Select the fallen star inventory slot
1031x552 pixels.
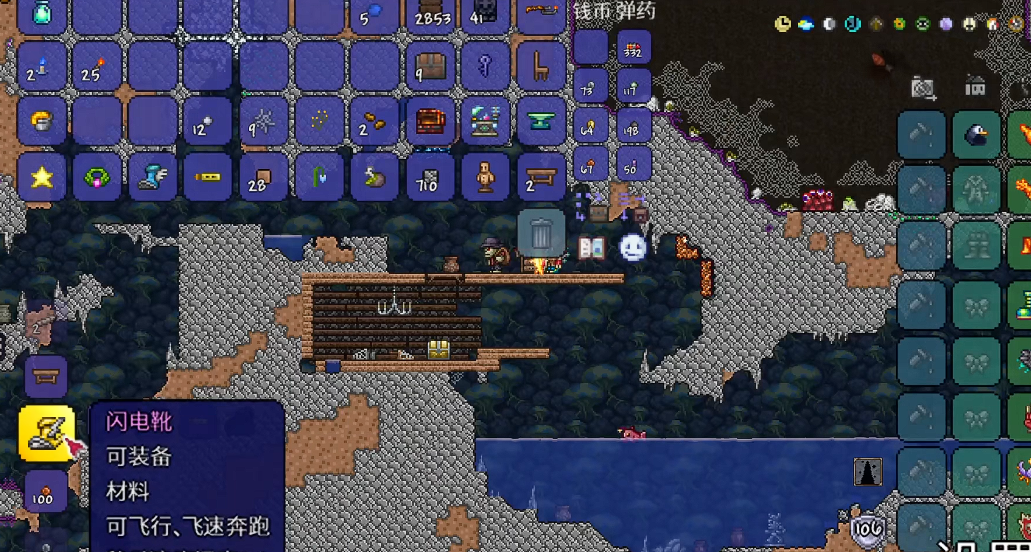[x=42, y=177]
